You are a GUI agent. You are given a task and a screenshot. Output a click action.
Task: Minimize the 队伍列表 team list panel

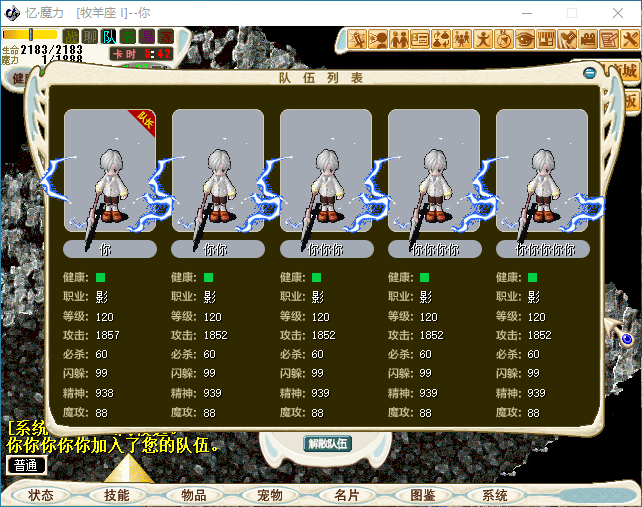coord(590,72)
